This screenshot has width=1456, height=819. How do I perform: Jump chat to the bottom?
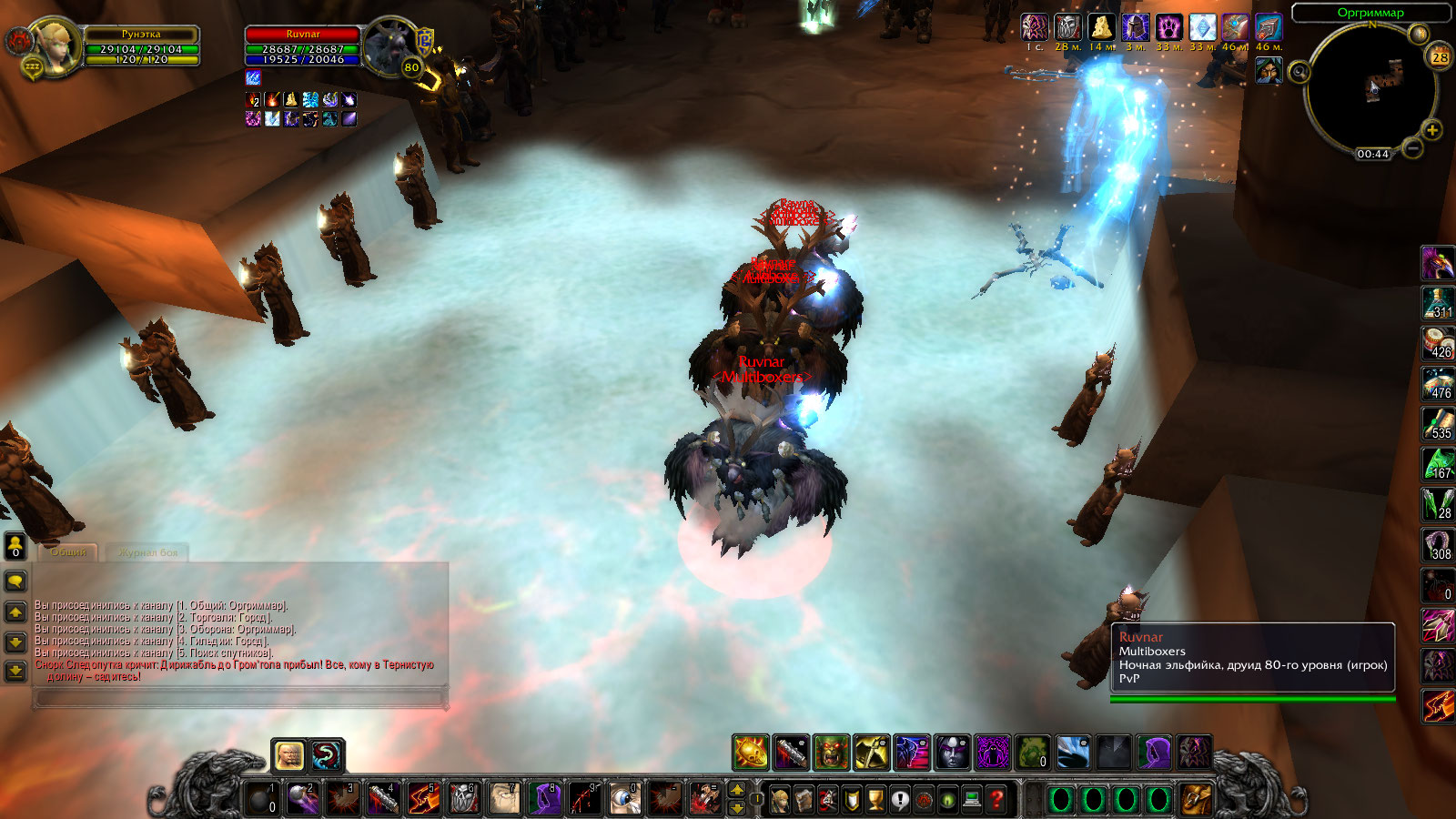(x=15, y=672)
